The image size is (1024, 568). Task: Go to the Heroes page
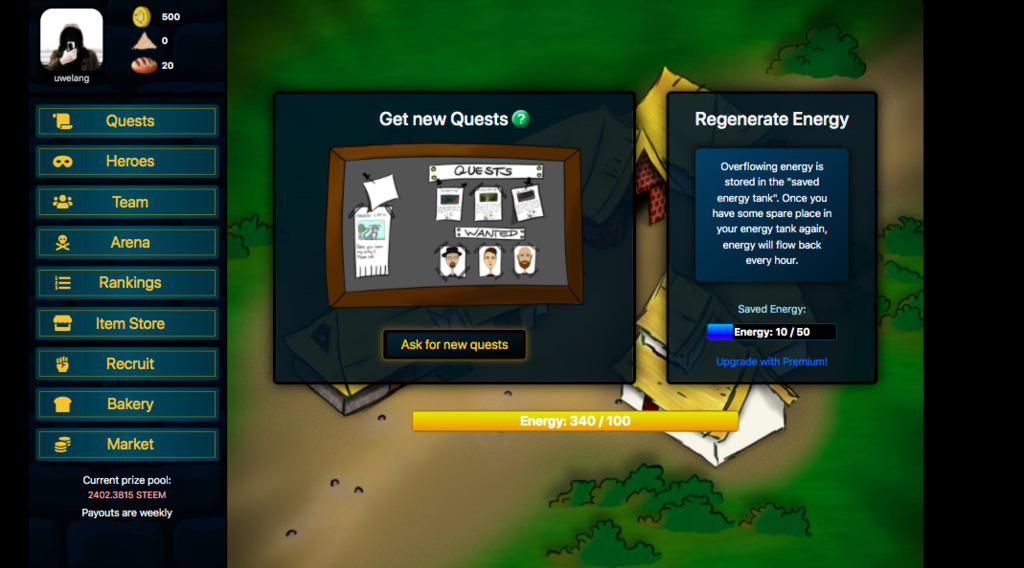point(127,161)
